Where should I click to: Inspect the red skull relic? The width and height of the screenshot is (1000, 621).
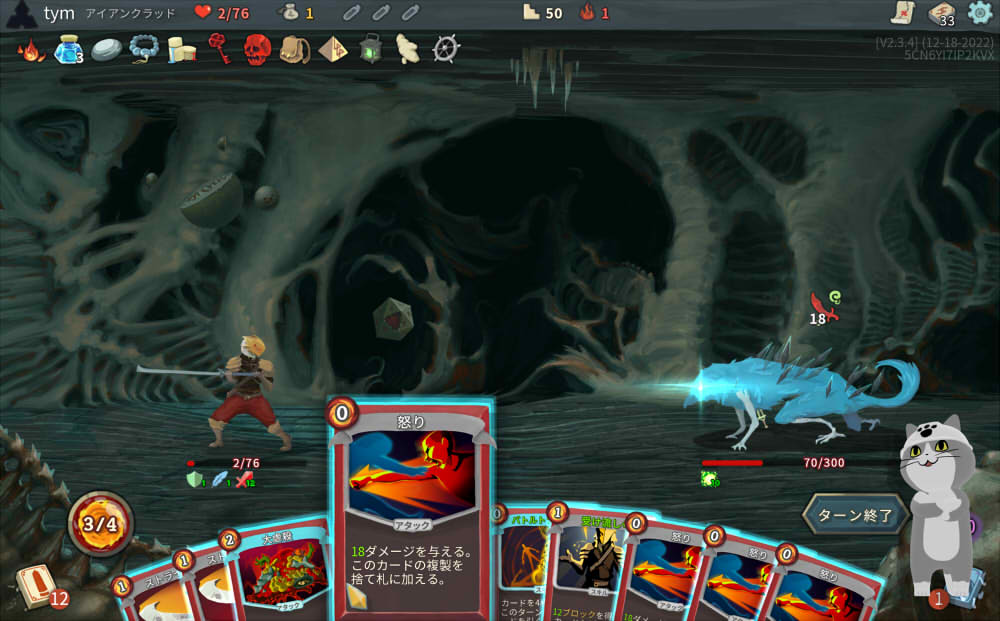(x=257, y=49)
